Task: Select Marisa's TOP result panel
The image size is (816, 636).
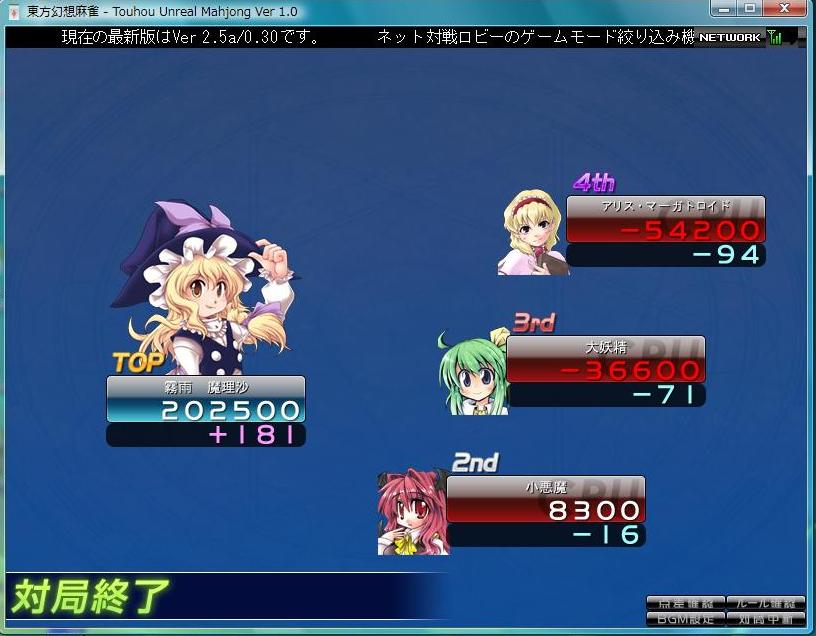Action: click(x=205, y=410)
